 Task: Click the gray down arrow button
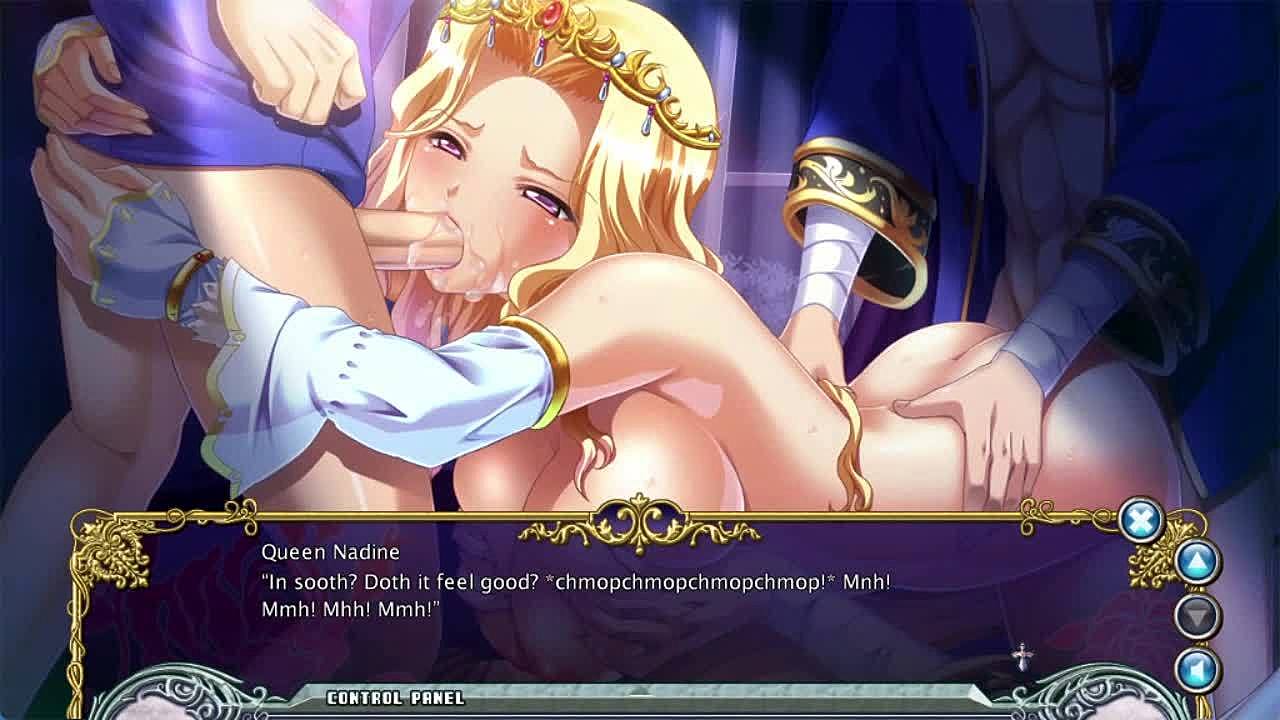pos(1196,615)
